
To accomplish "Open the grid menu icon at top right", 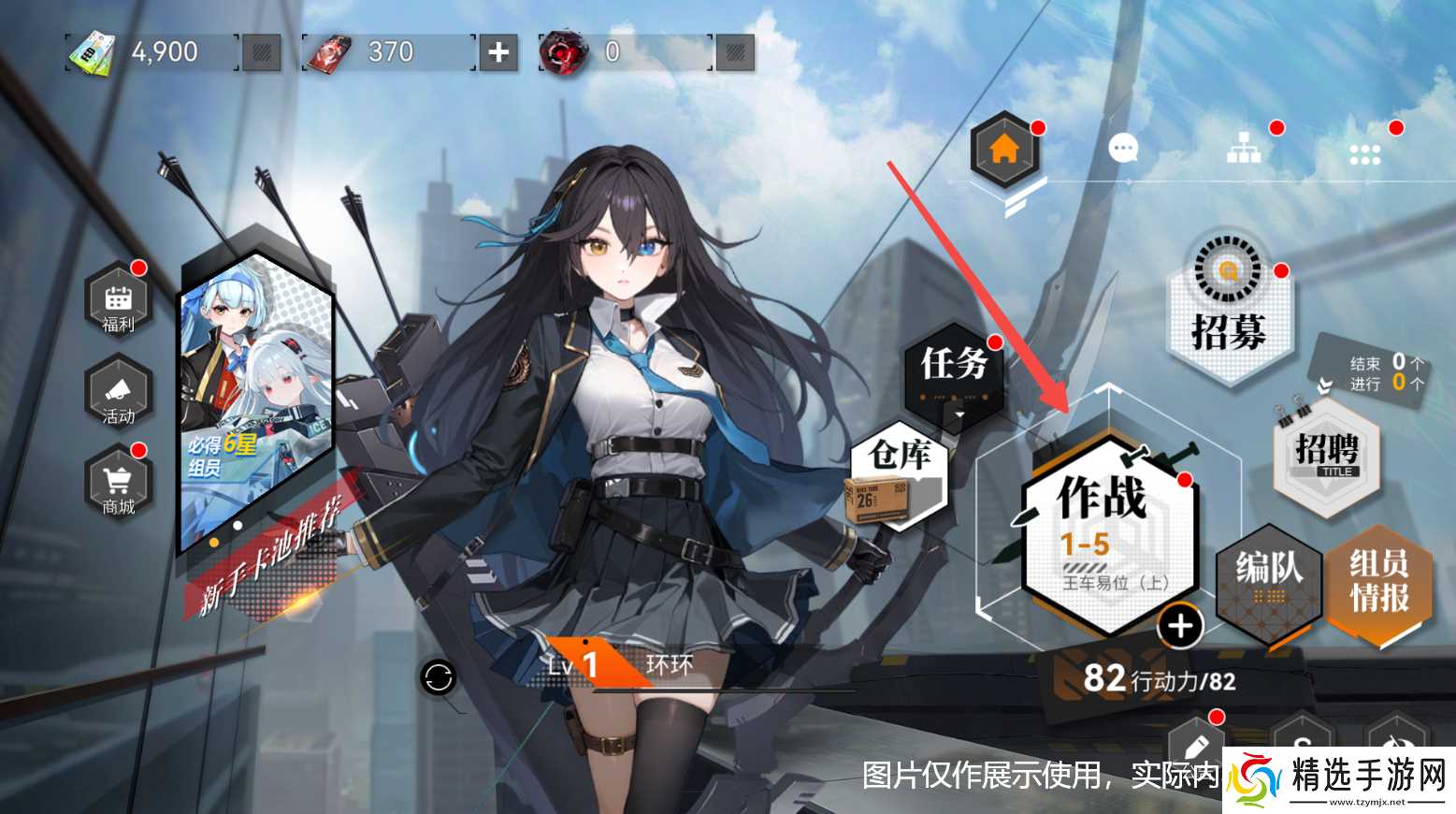I will tap(1364, 153).
